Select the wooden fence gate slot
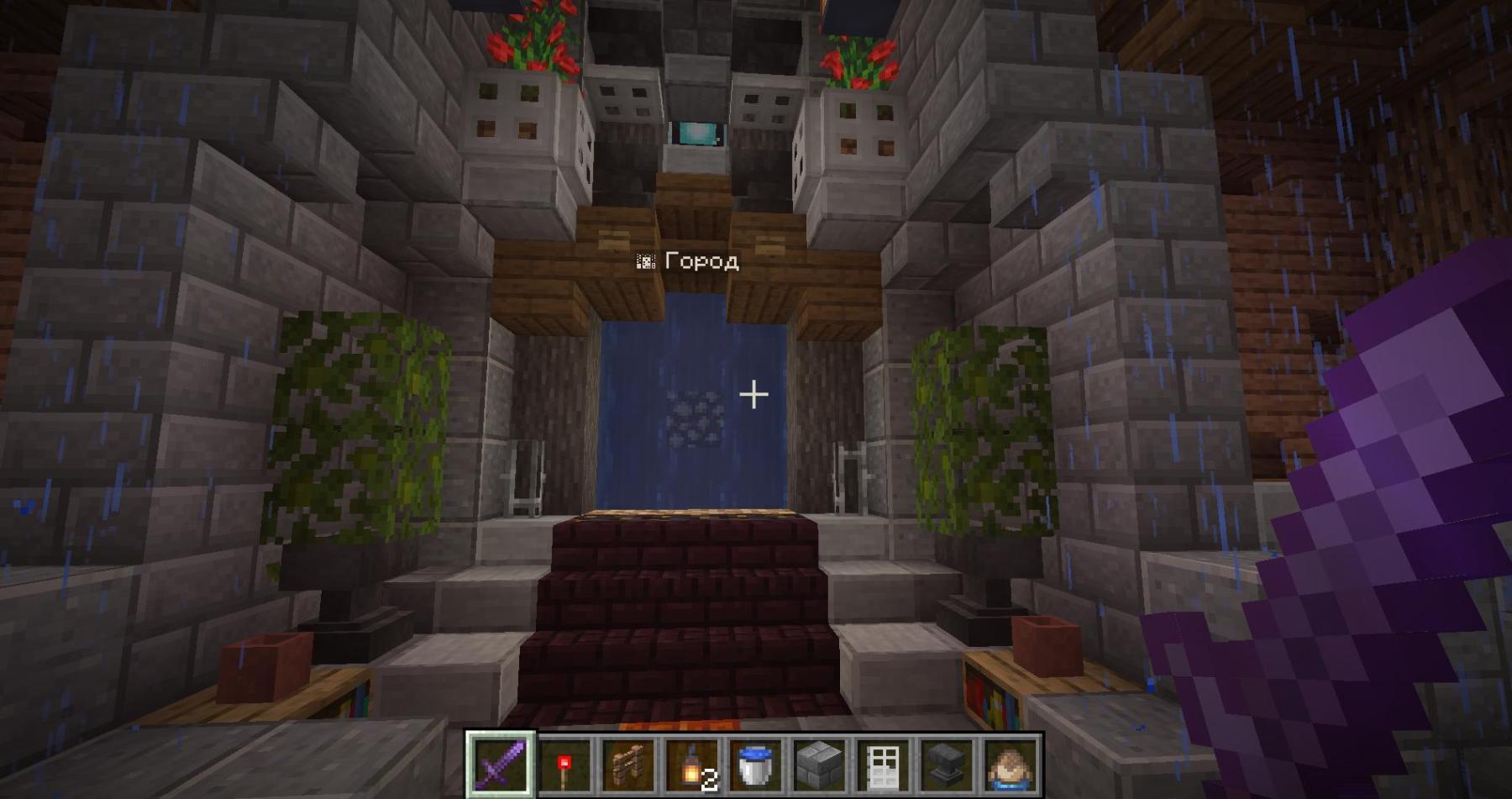1512x799 pixels. click(628, 765)
